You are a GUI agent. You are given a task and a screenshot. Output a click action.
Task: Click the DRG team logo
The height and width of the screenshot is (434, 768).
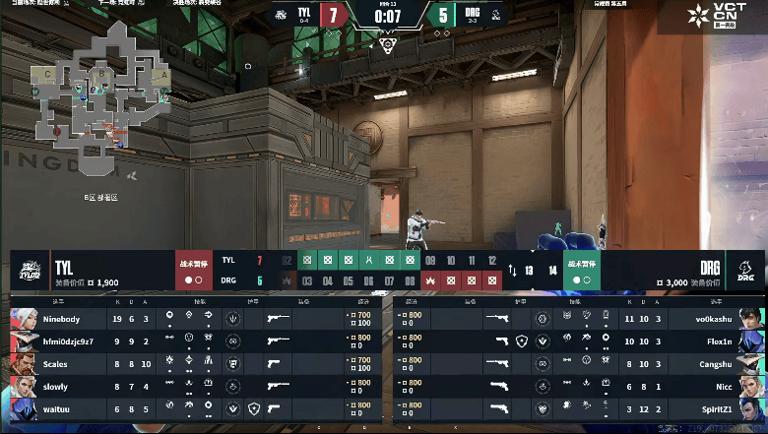(x=743, y=270)
